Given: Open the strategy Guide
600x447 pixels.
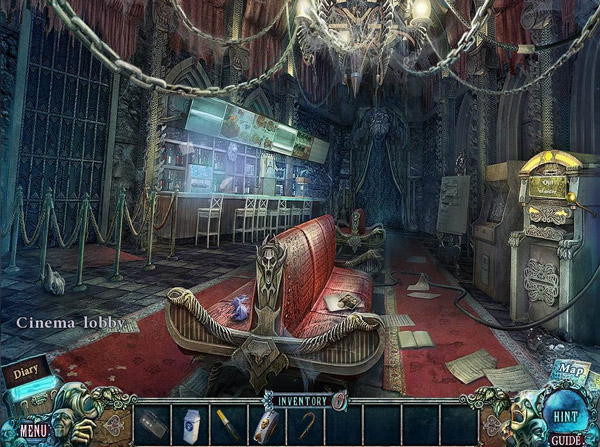Looking at the screenshot, I should pyautogui.click(x=566, y=439).
